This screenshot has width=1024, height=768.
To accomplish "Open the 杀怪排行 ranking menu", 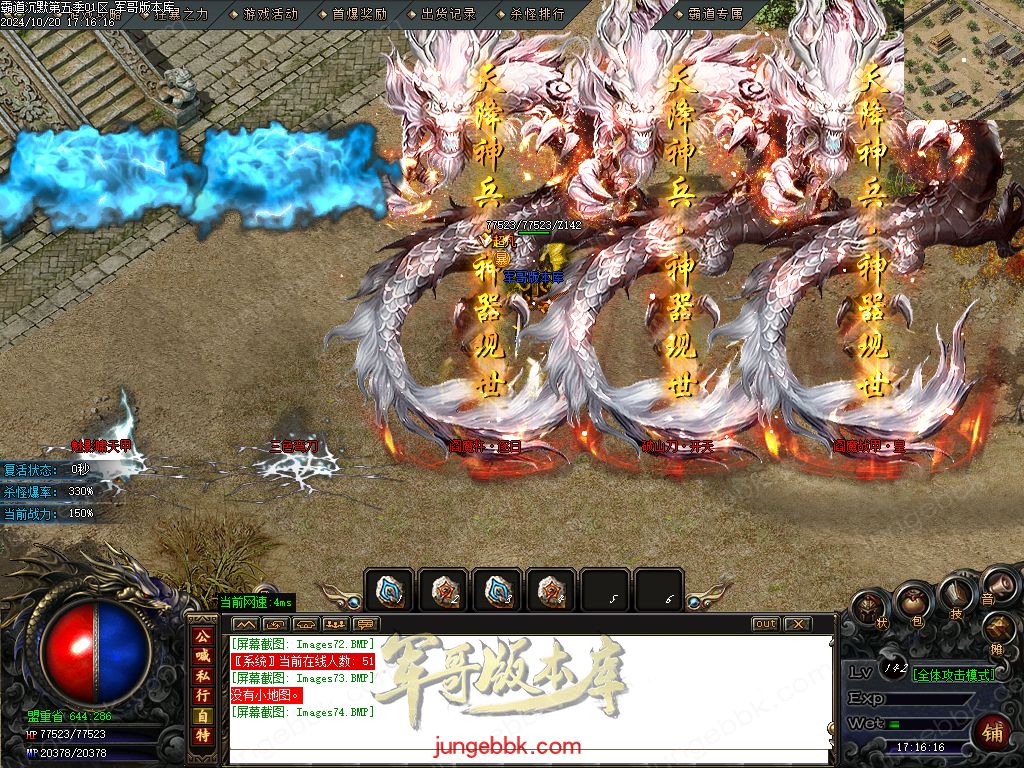I will tap(536, 14).
